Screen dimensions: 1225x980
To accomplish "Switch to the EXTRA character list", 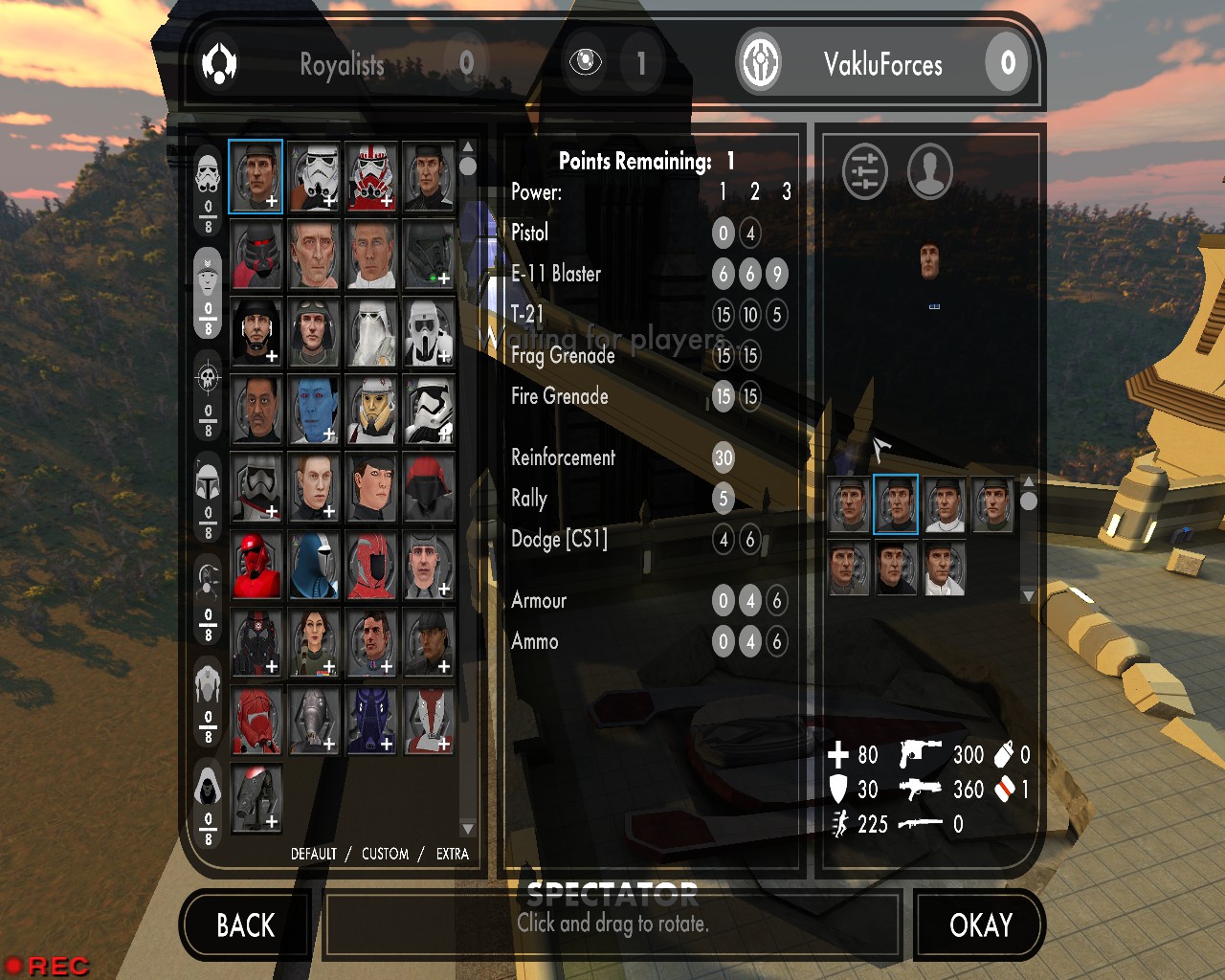I will tap(453, 854).
